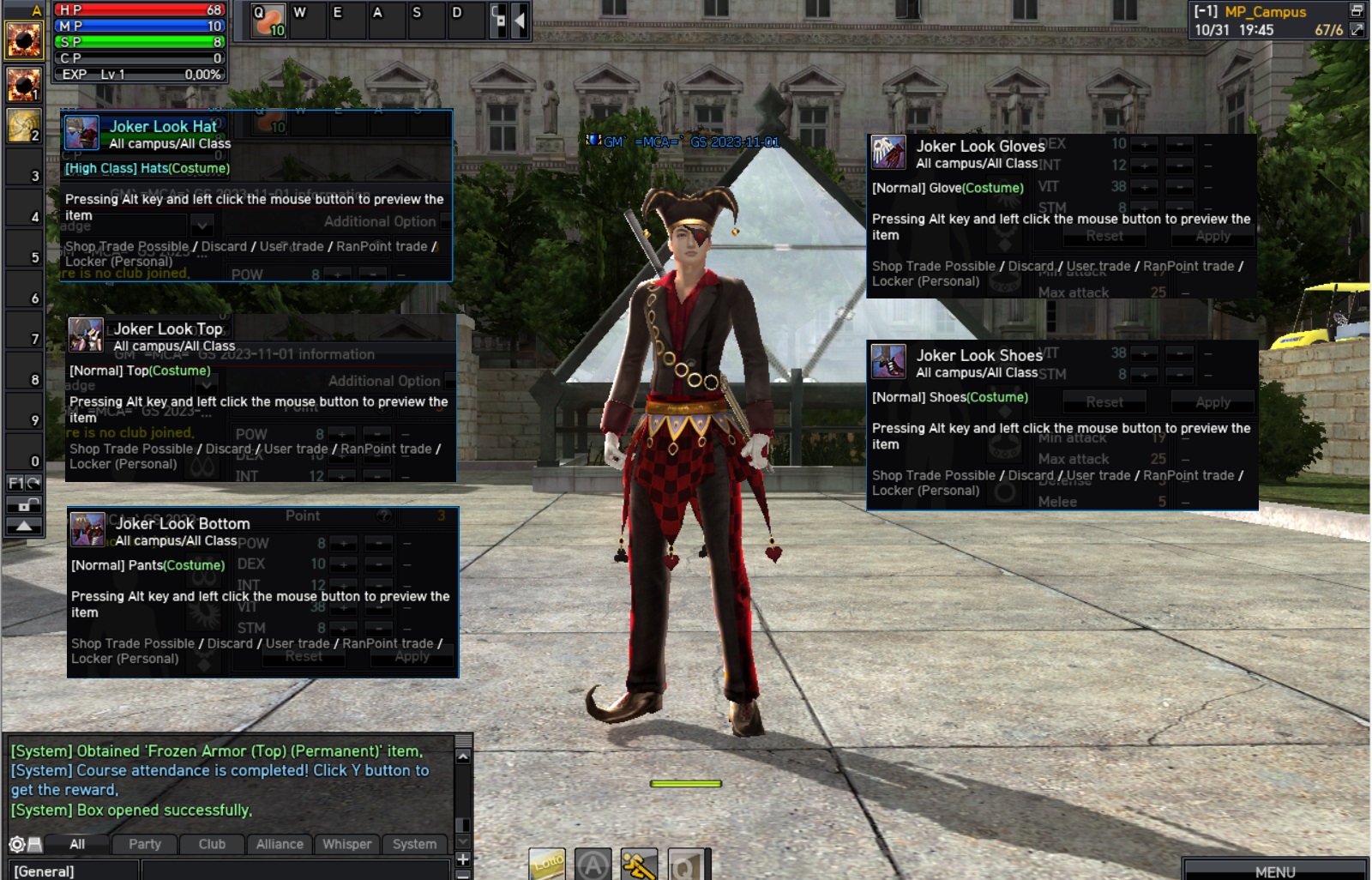Use the Q-slot potion item
This screenshot has width=1372, height=880.
268,21
